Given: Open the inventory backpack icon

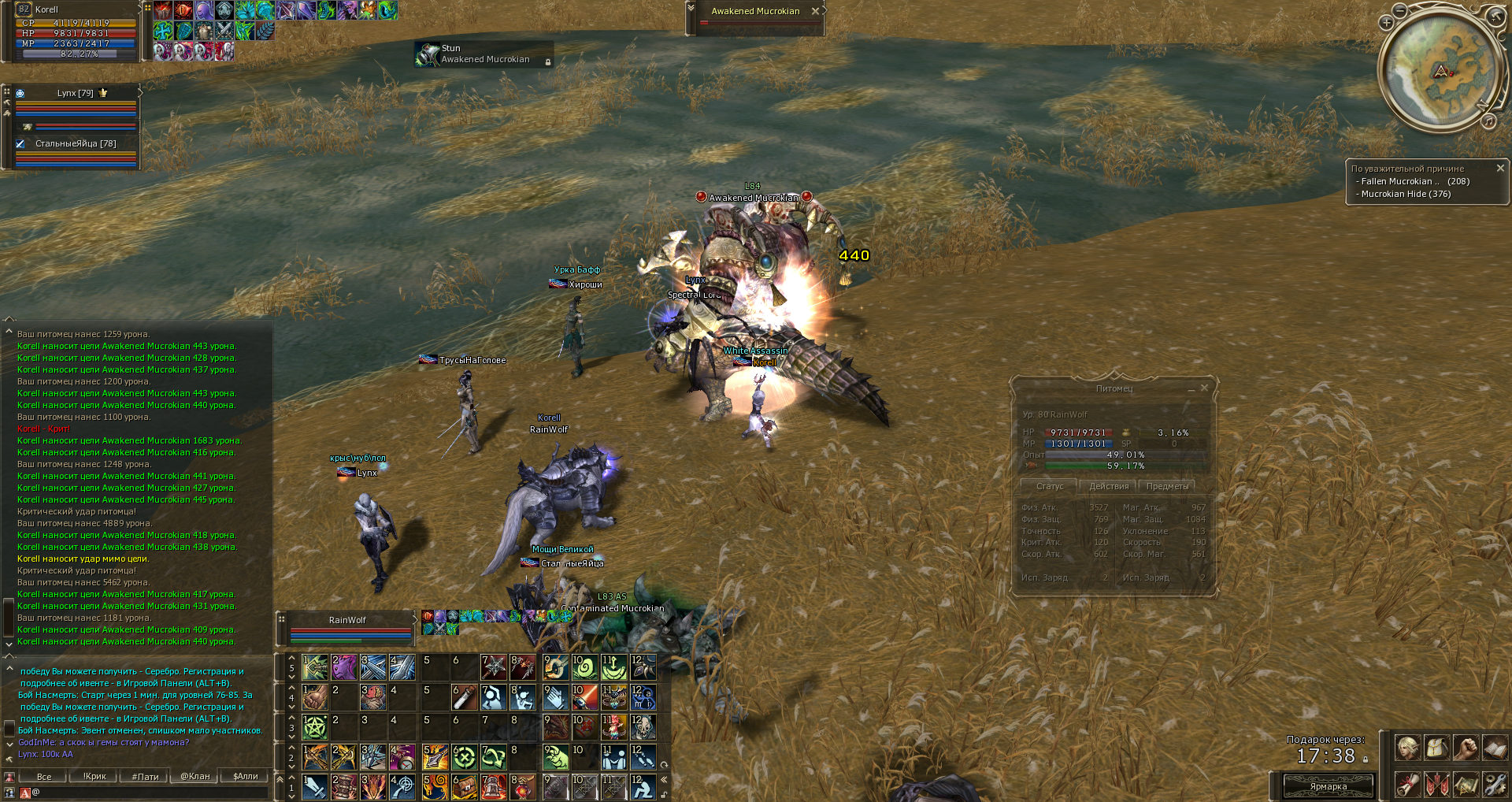Looking at the screenshot, I should click(1436, 748).
